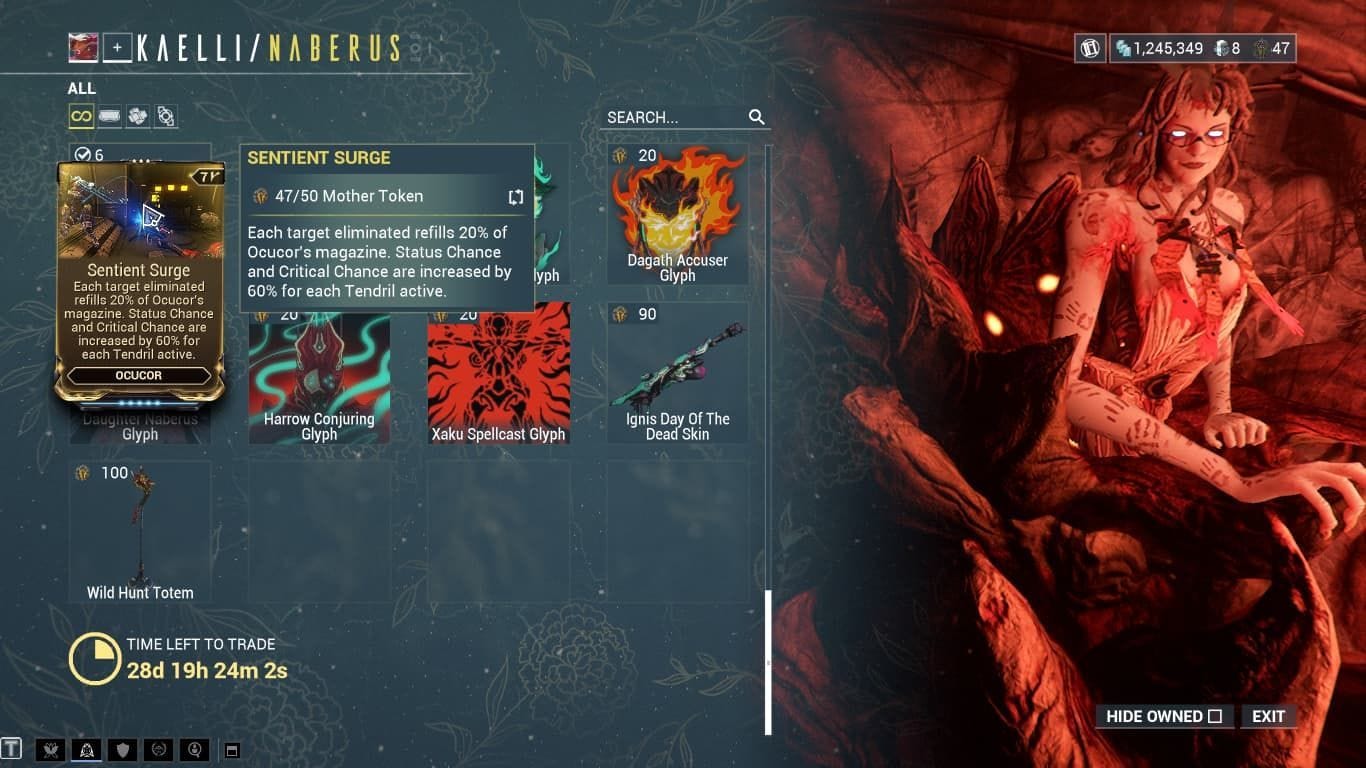The width and height of the screenshot is (1366, 768).
Task: Open chat with the T icon bottom-left
Action: pos(13,748)
